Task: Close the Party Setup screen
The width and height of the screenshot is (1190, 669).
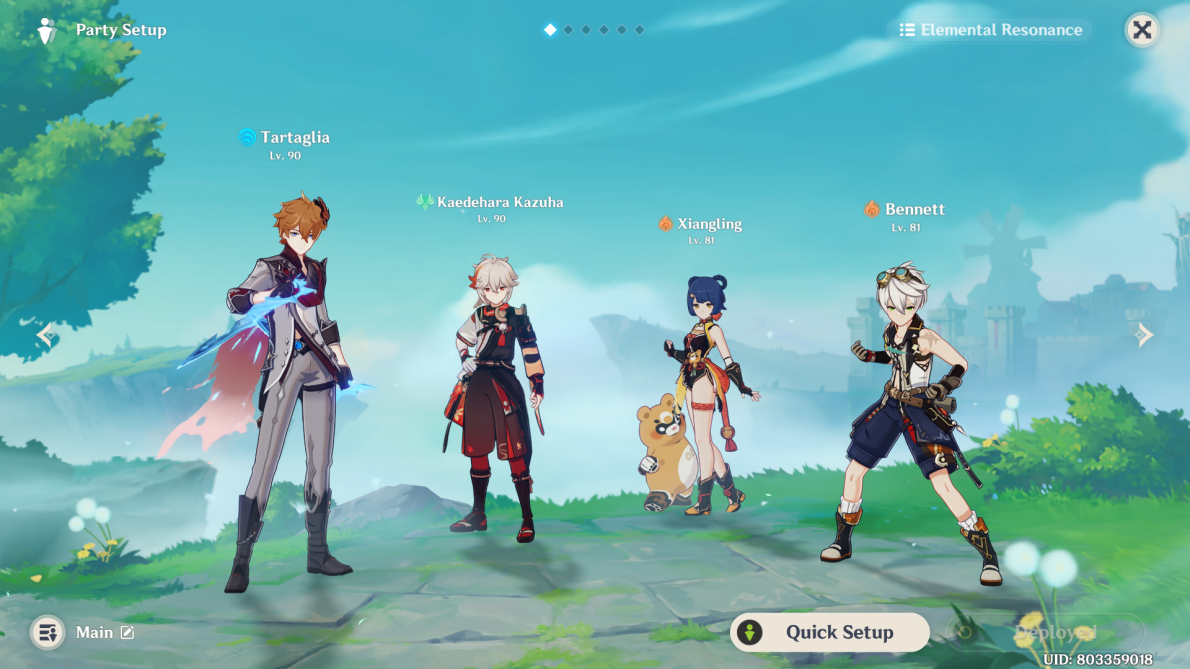Action: (1142, 30)
